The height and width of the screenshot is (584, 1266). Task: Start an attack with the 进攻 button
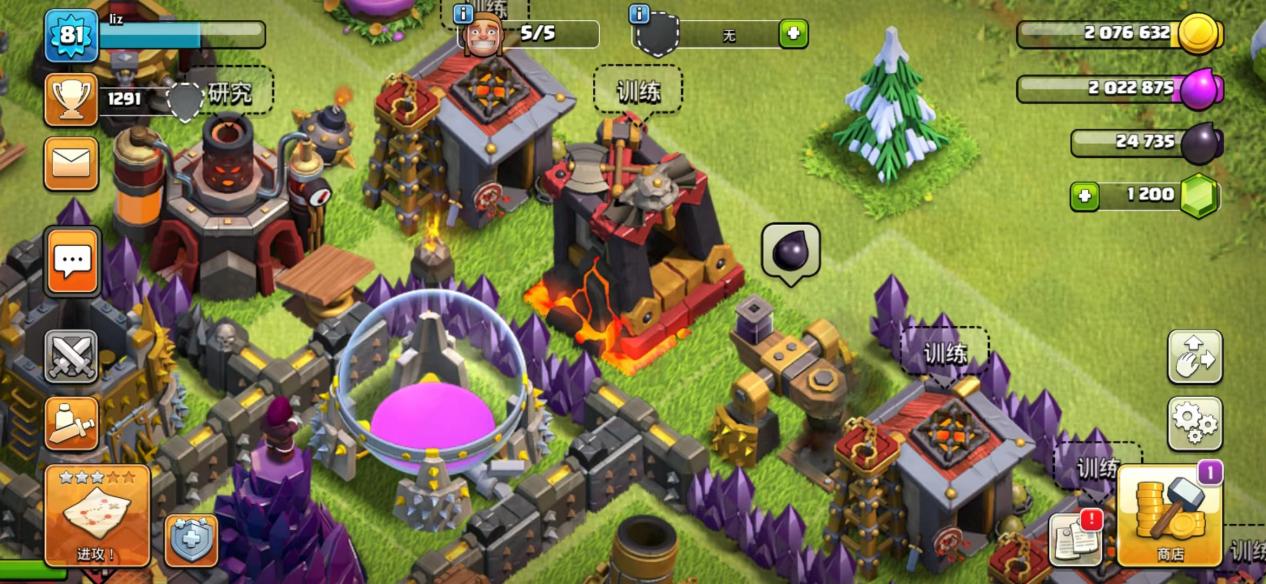[x=97, y=515]
